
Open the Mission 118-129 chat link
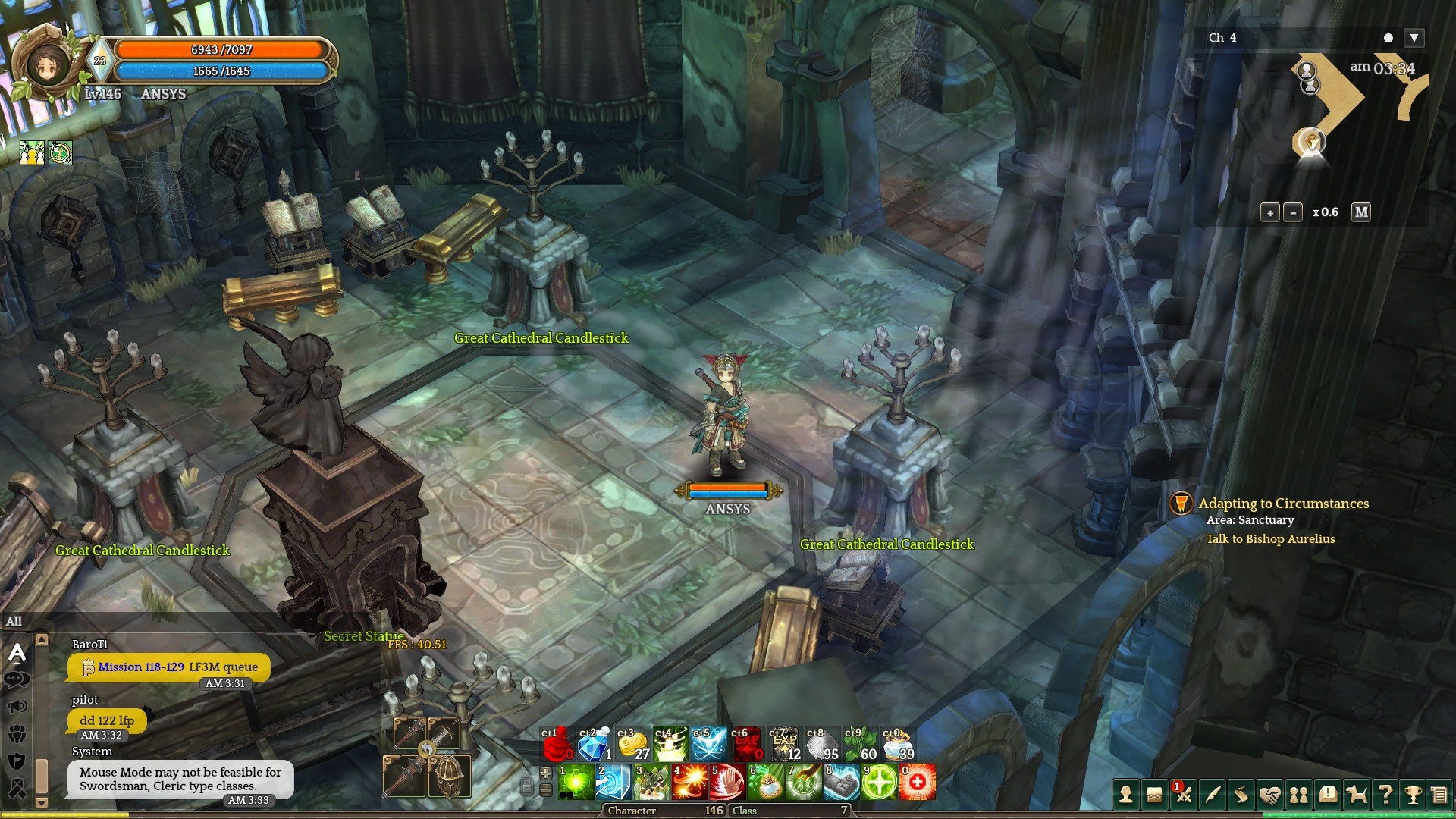click(141, 667)
